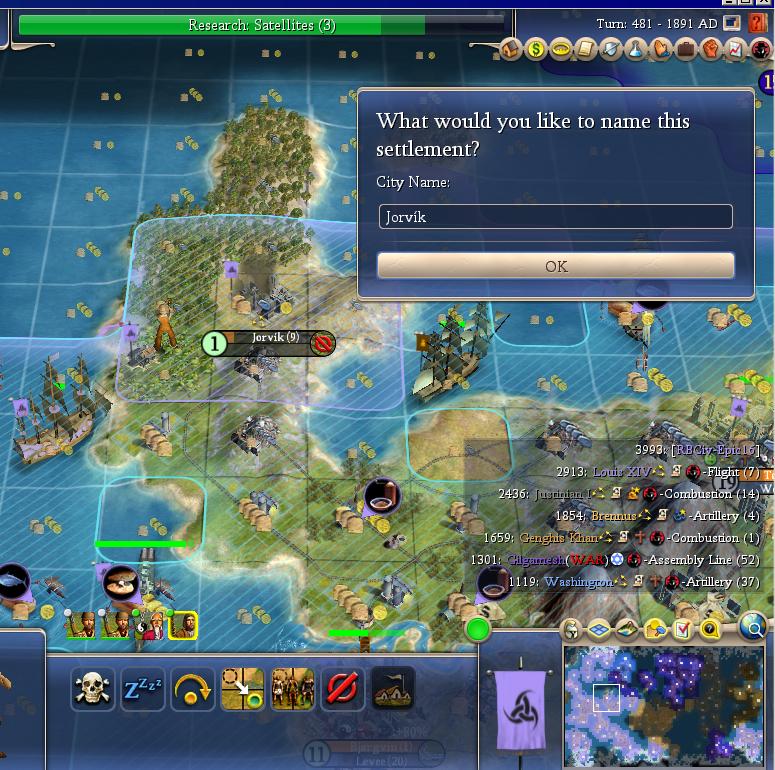Click the Research Satellites progress bar
This screenshot has width=775, height=770.
click(x=260, y=25)
